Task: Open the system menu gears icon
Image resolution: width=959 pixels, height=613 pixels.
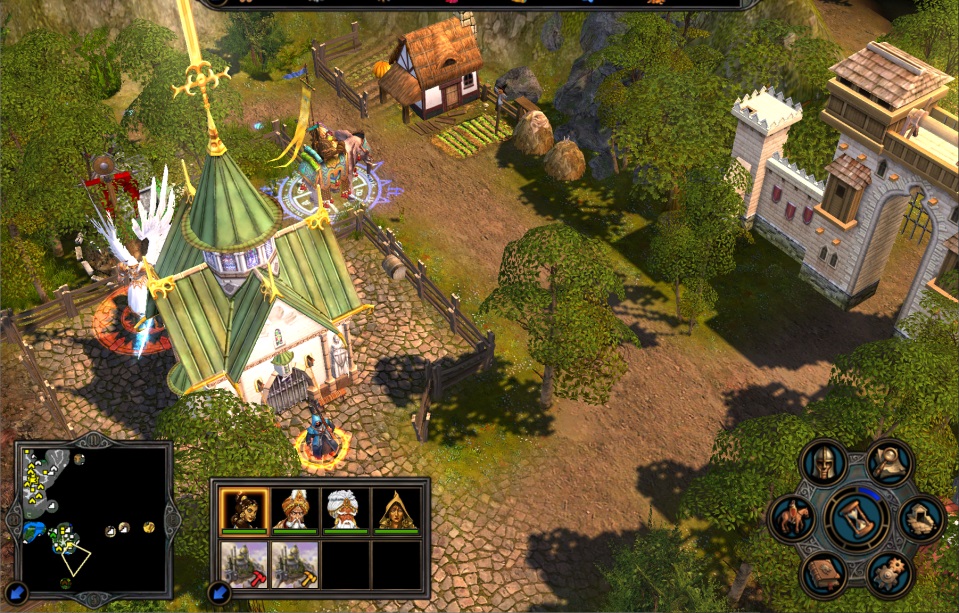Action: click(888, 574)
